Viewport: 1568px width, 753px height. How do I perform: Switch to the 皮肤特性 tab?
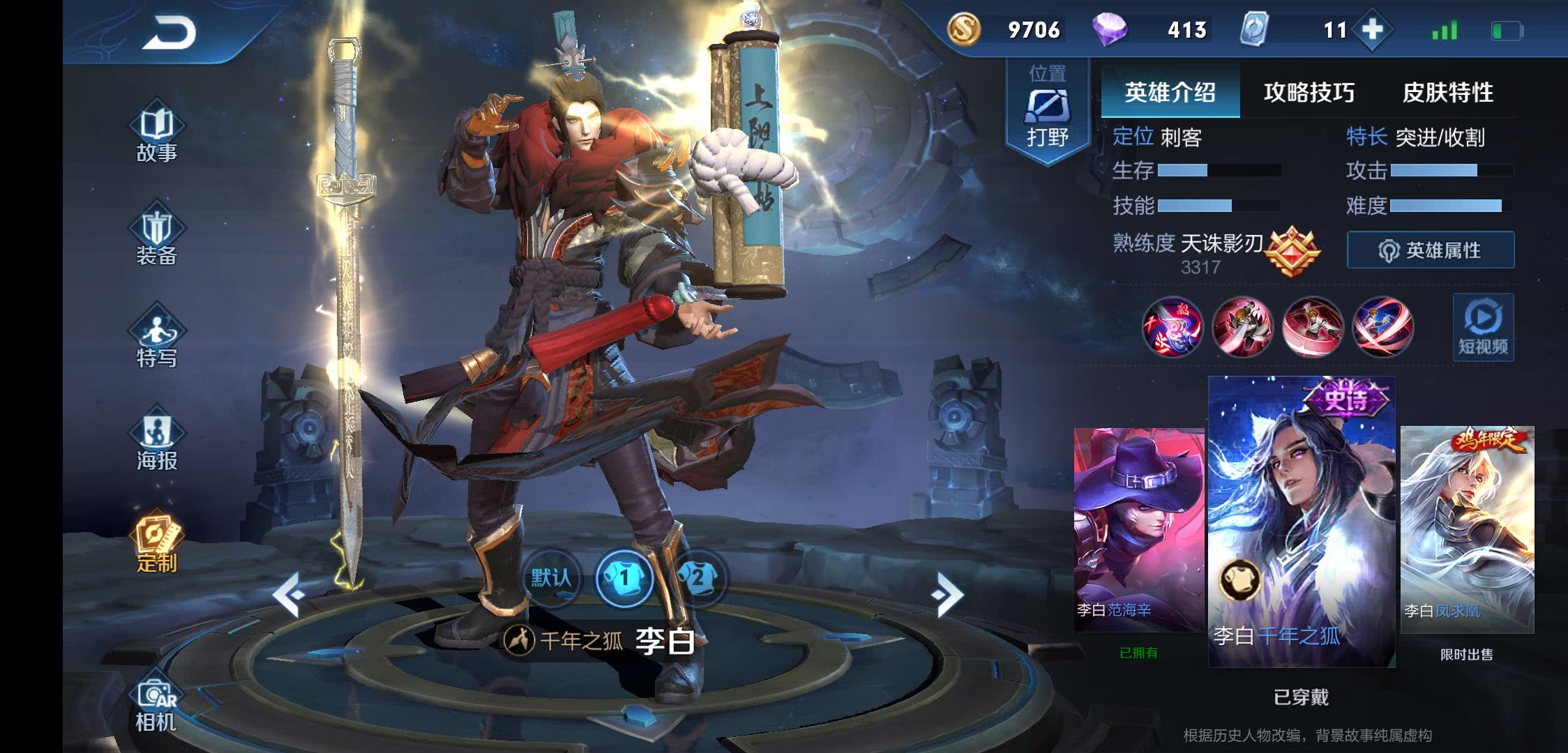pyautogui.click(x=1448, y=93)
